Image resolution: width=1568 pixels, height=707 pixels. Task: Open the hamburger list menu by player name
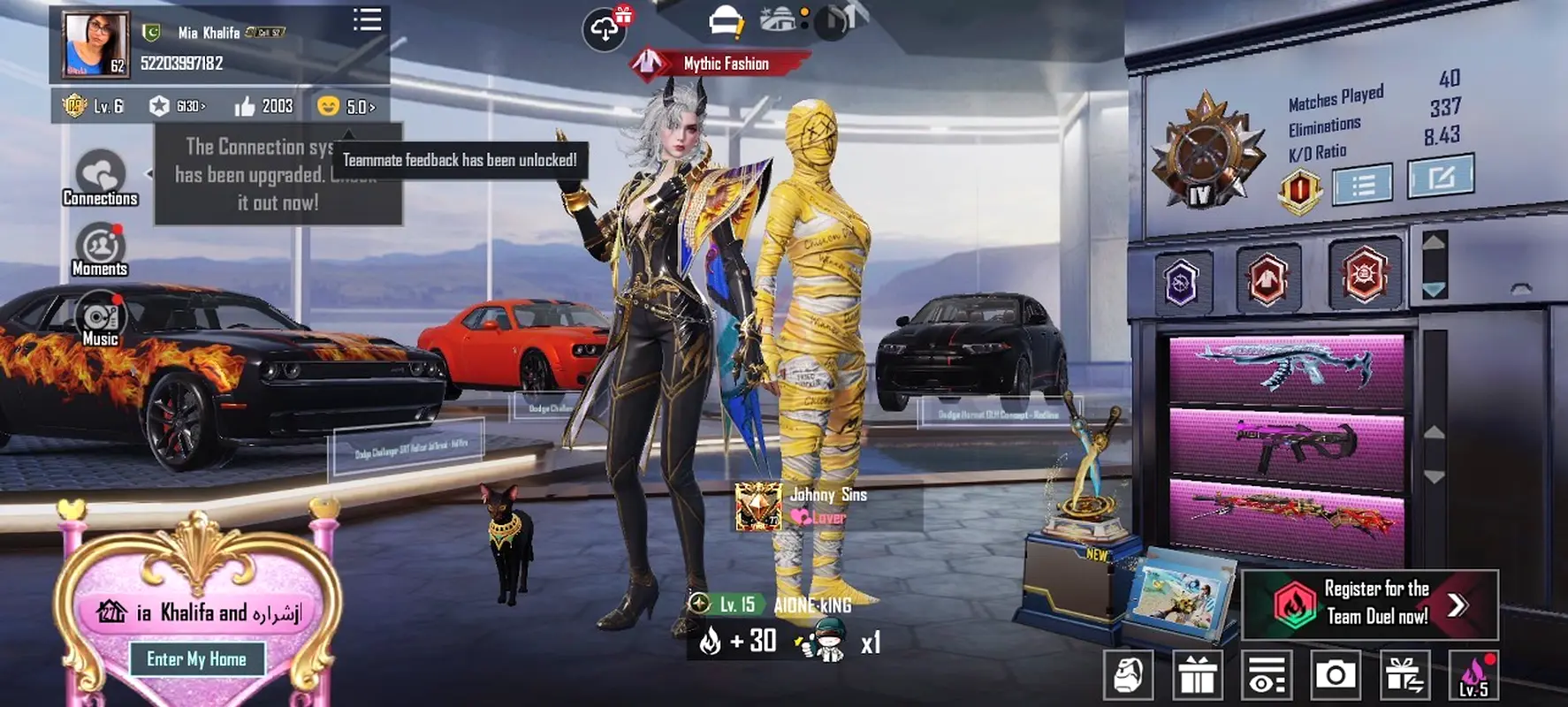pos(367,20)
